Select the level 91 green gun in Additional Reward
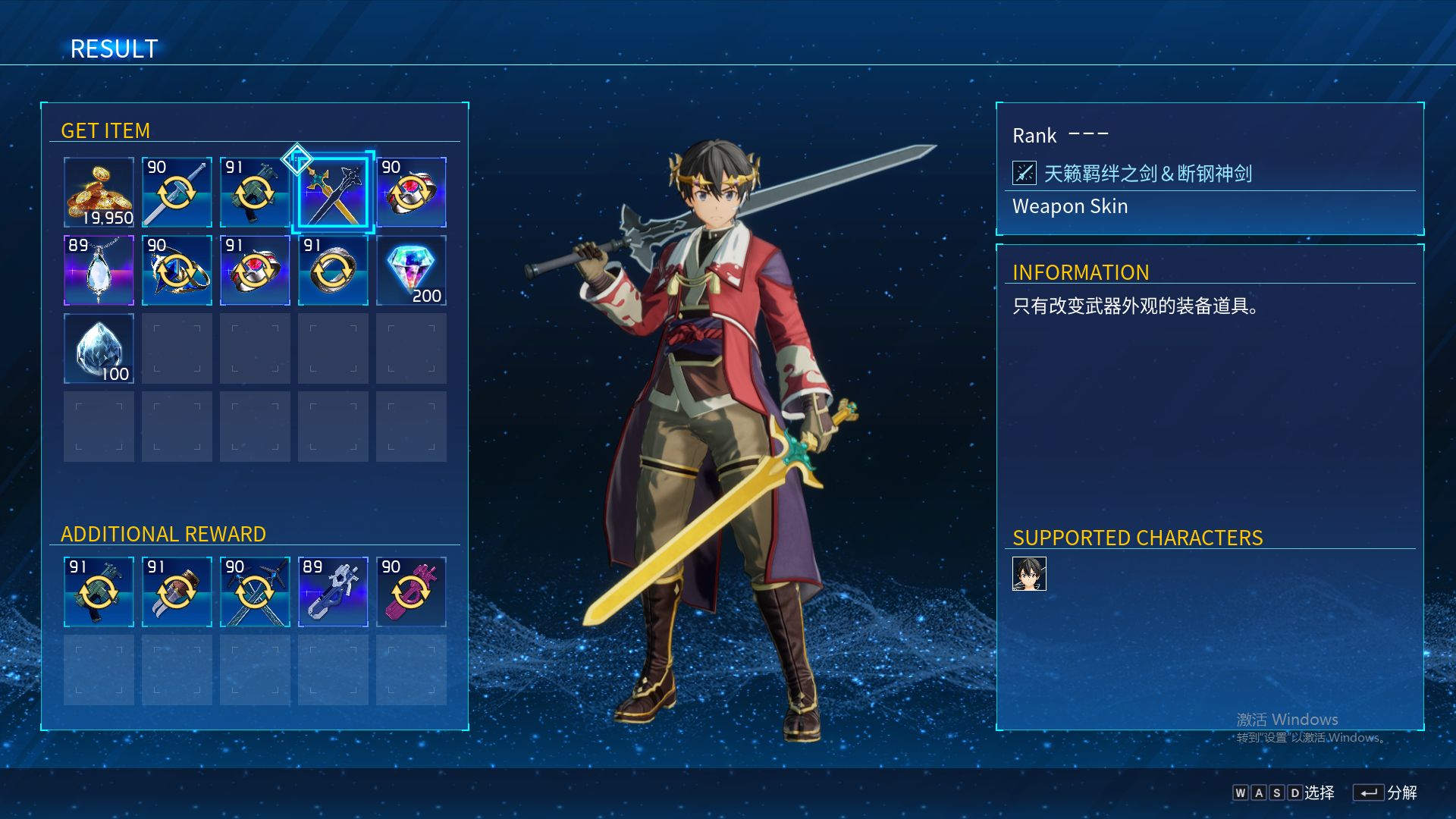 coord(99,592)
